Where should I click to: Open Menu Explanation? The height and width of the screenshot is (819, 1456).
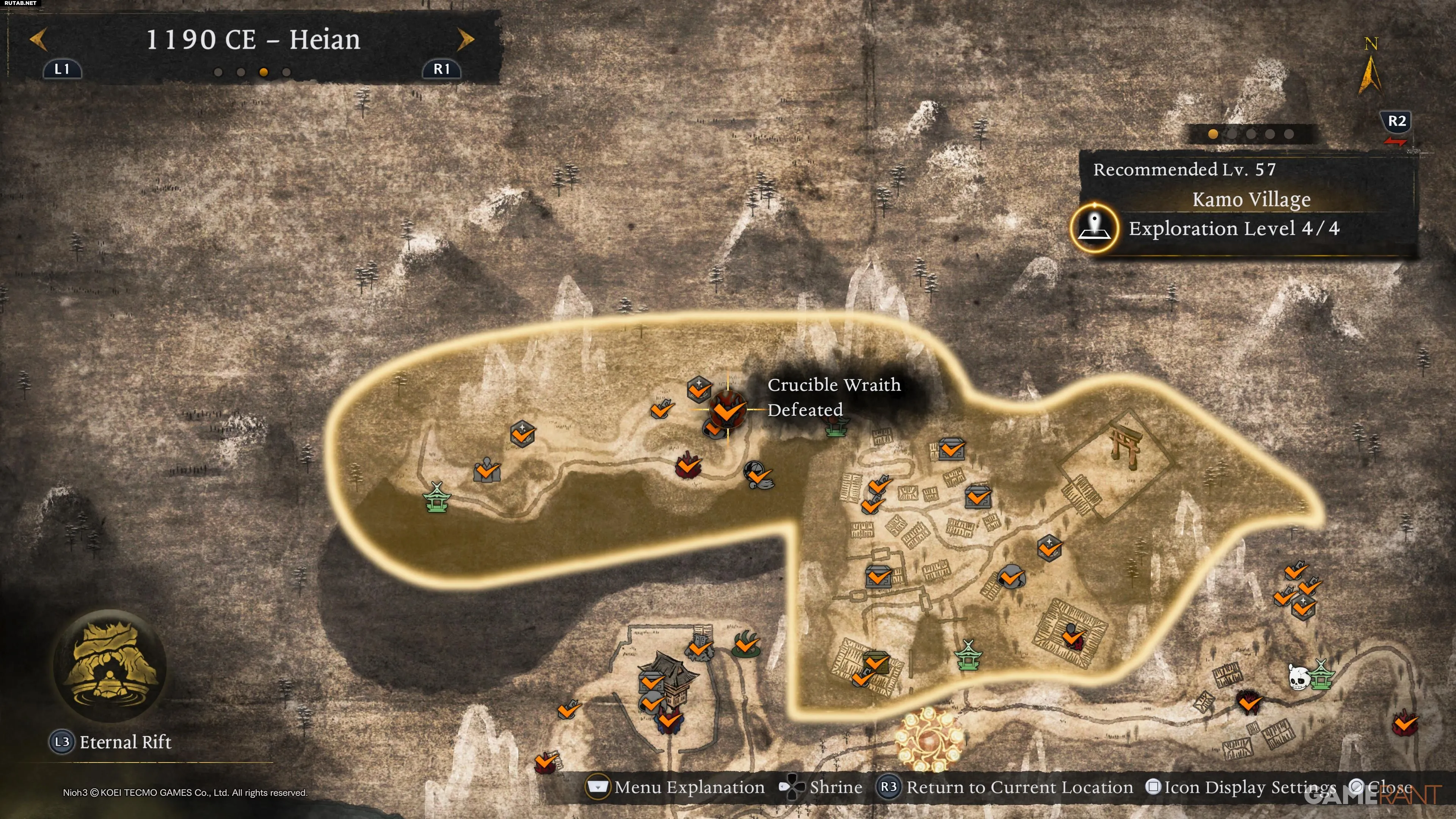(676, 788)
